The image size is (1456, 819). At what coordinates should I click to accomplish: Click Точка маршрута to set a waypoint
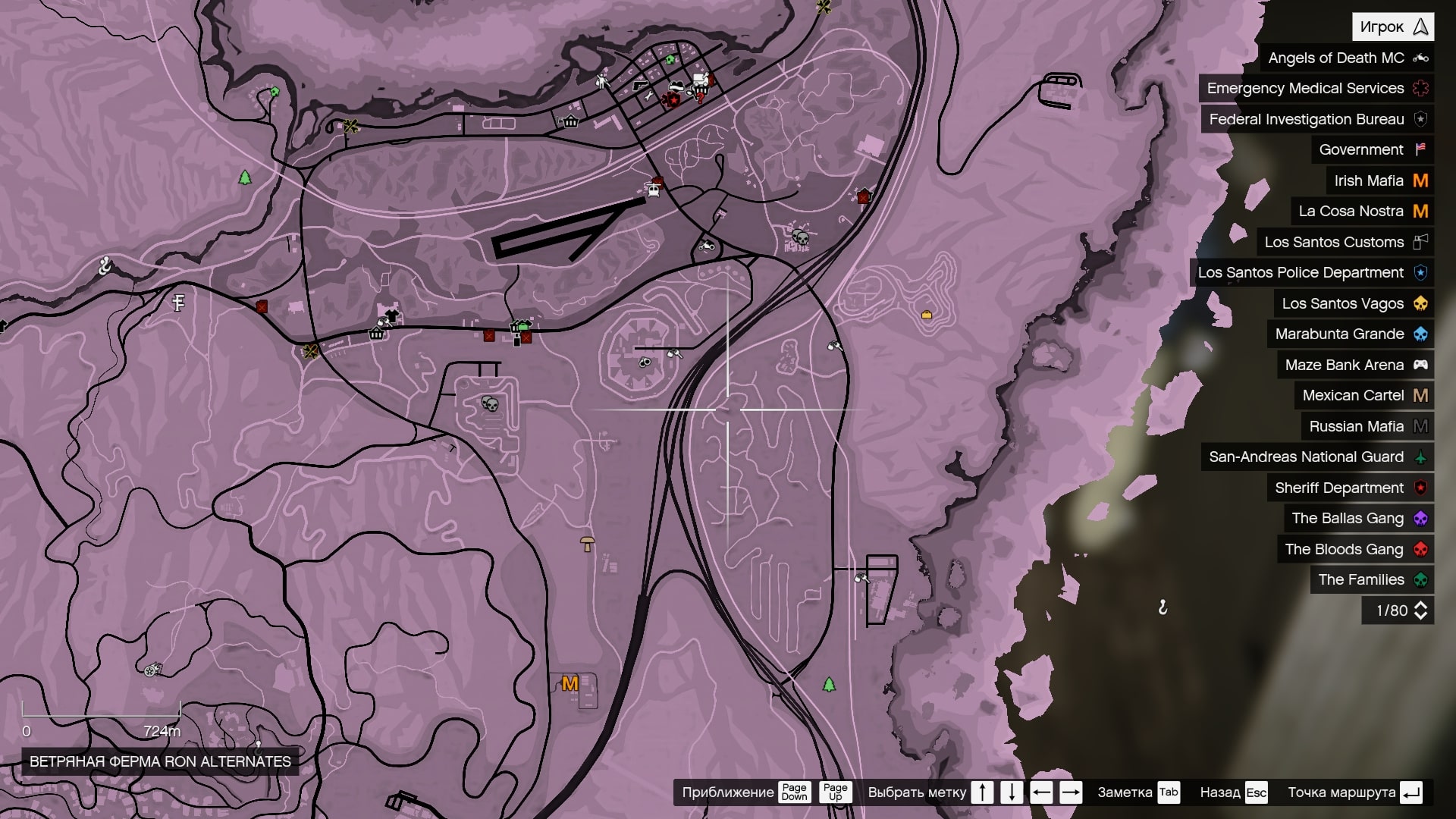(x=1342, y=792)
